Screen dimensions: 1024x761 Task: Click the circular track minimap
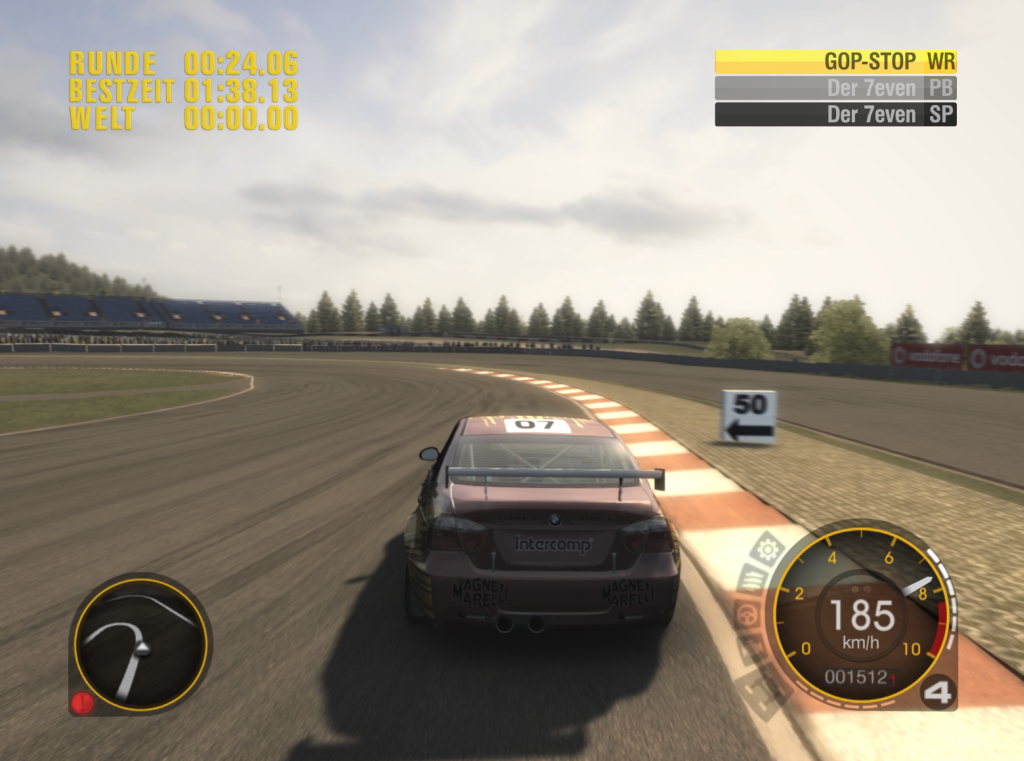[x=140, y=644]
